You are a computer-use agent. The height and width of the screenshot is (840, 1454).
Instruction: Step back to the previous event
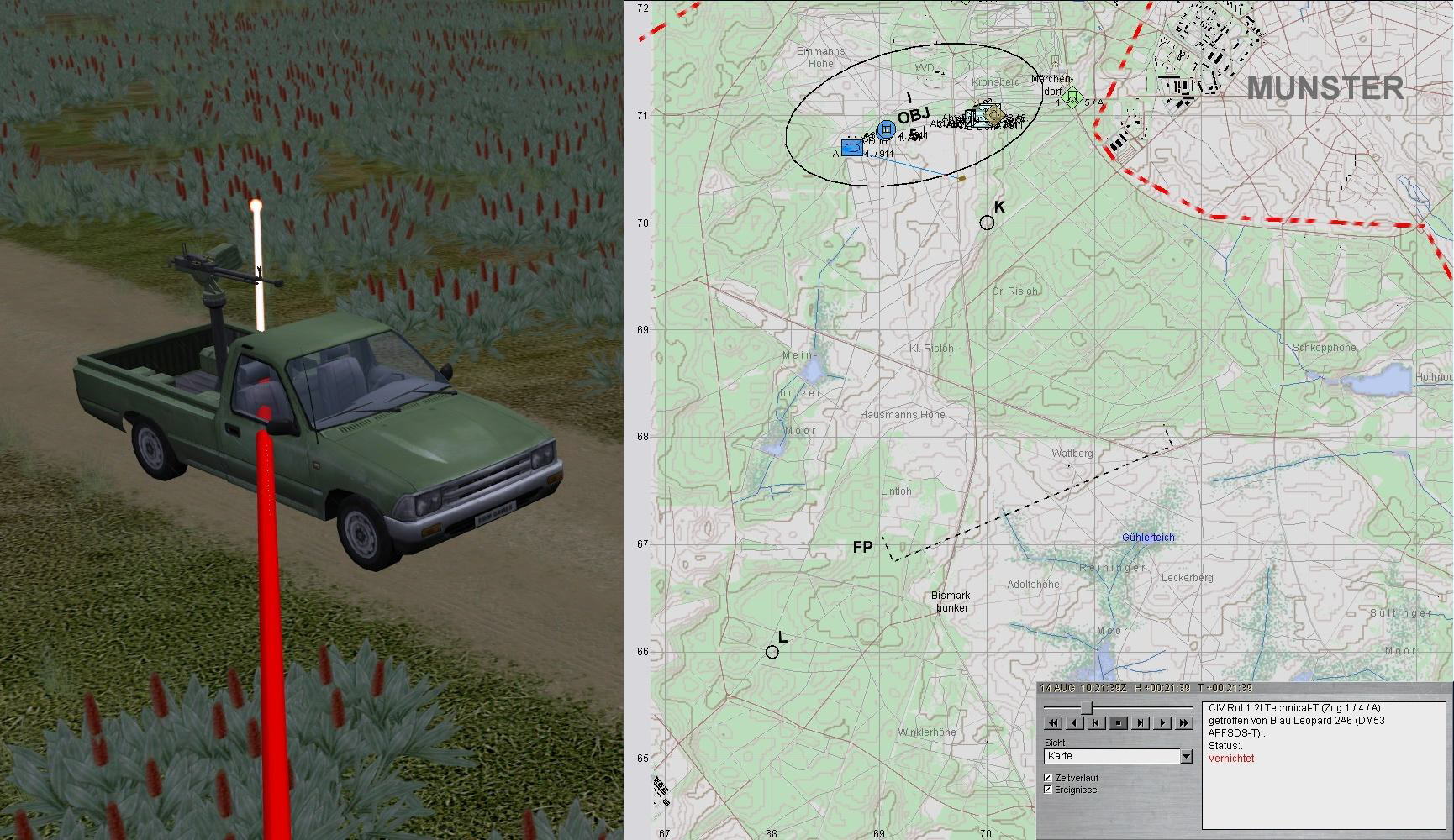pyautogui.click(x=1096, y=722)
